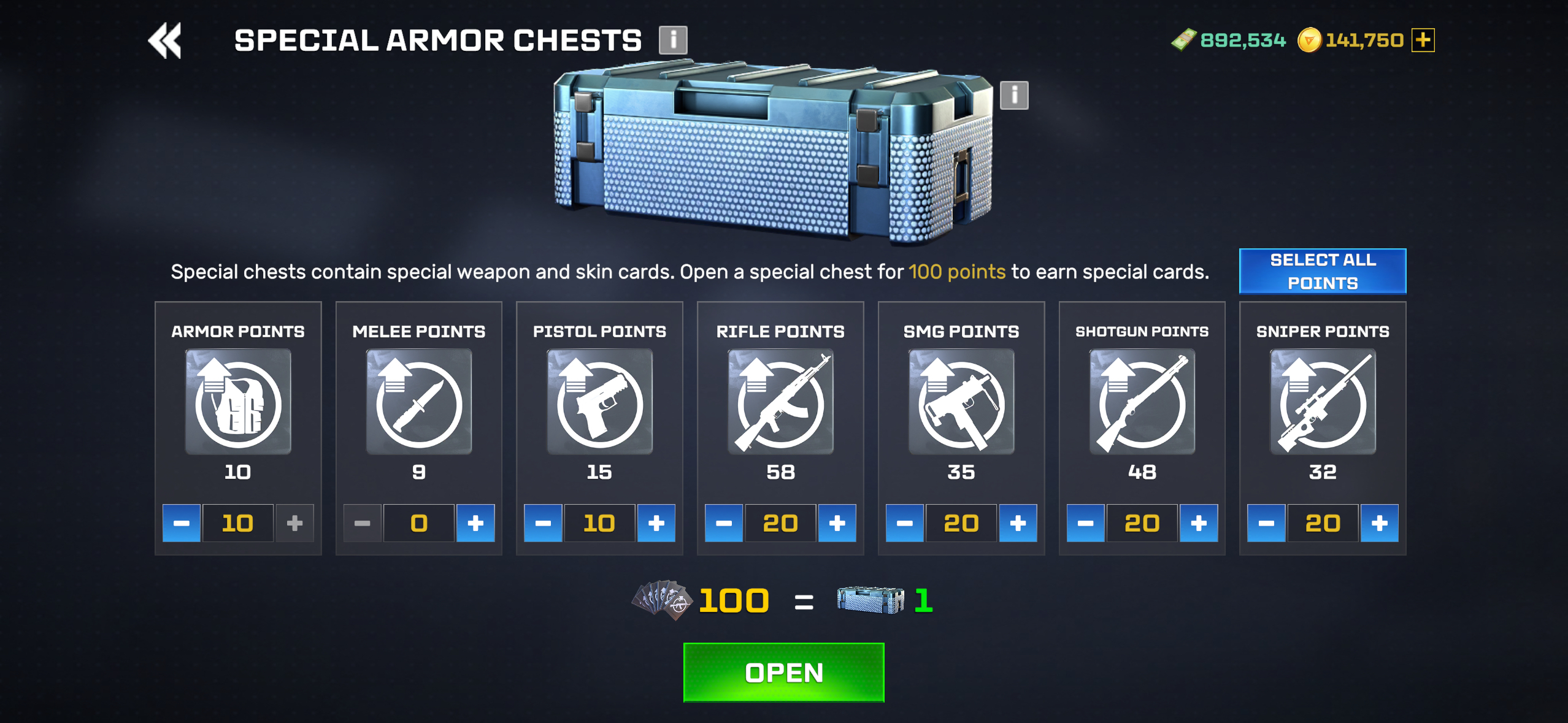This screenshot has width=1568, height=723.
Task: Decrease pistol points allocation
Action: point(543,523)
